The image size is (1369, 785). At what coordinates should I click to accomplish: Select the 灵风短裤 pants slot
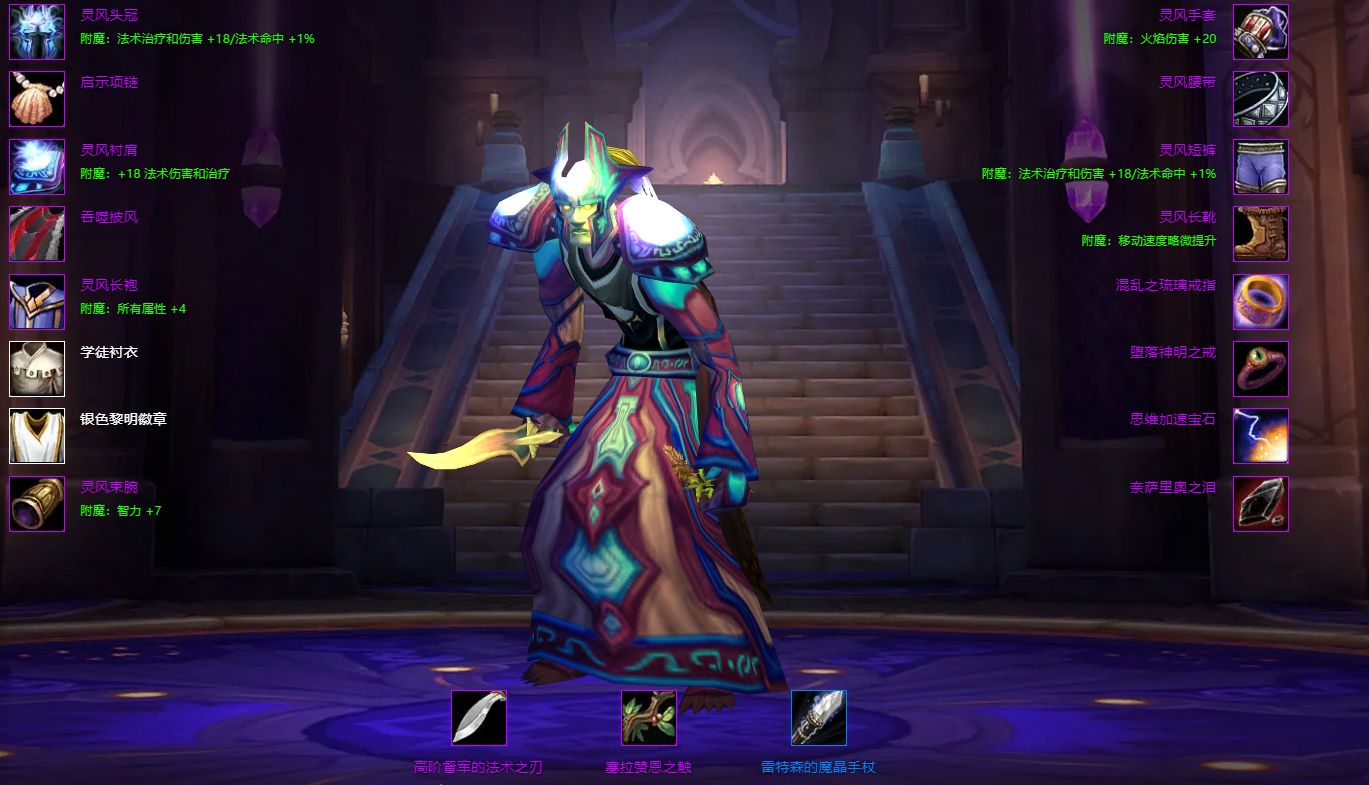pos(1260,166)
